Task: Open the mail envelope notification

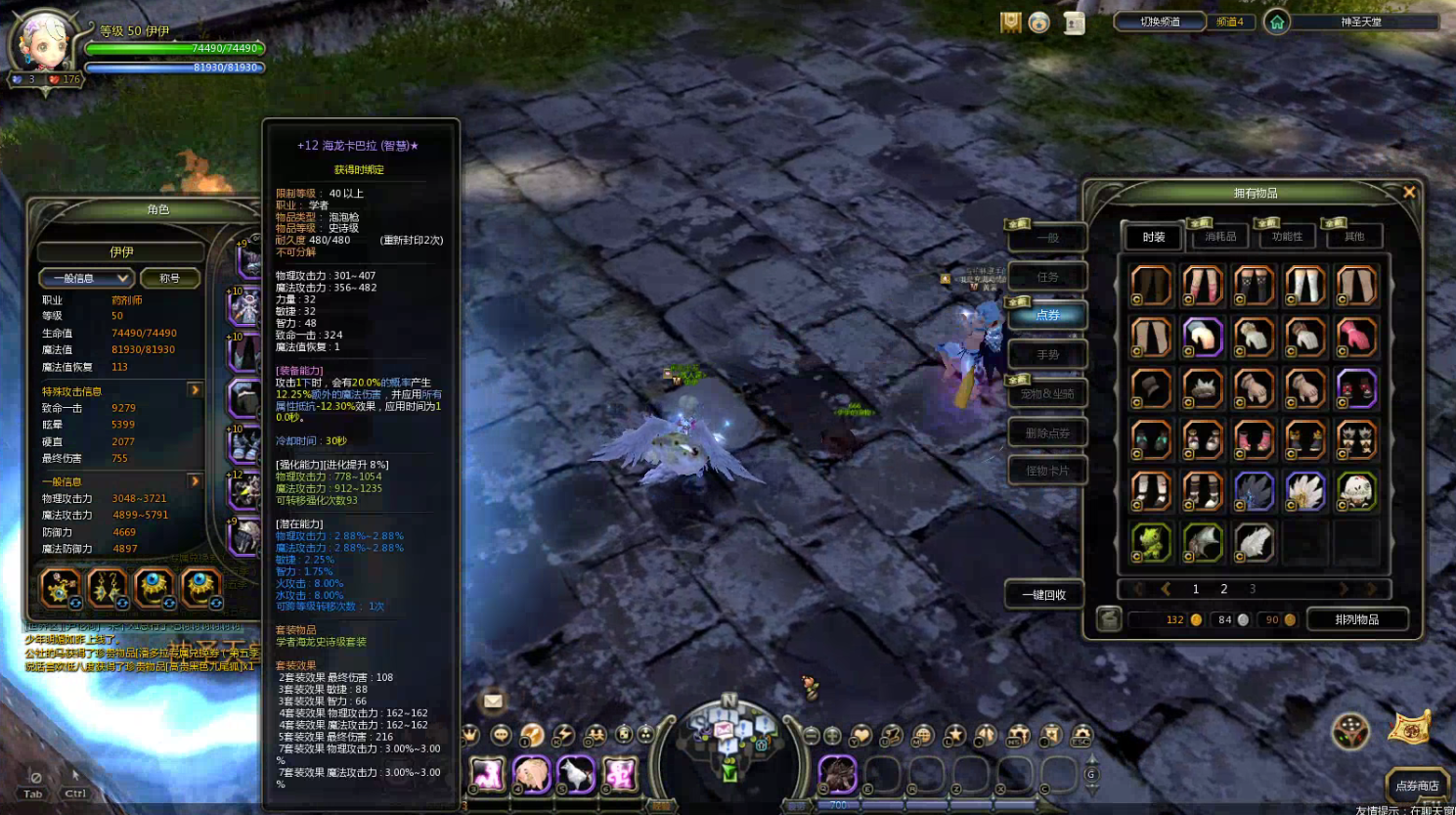Action: (493, 701)
